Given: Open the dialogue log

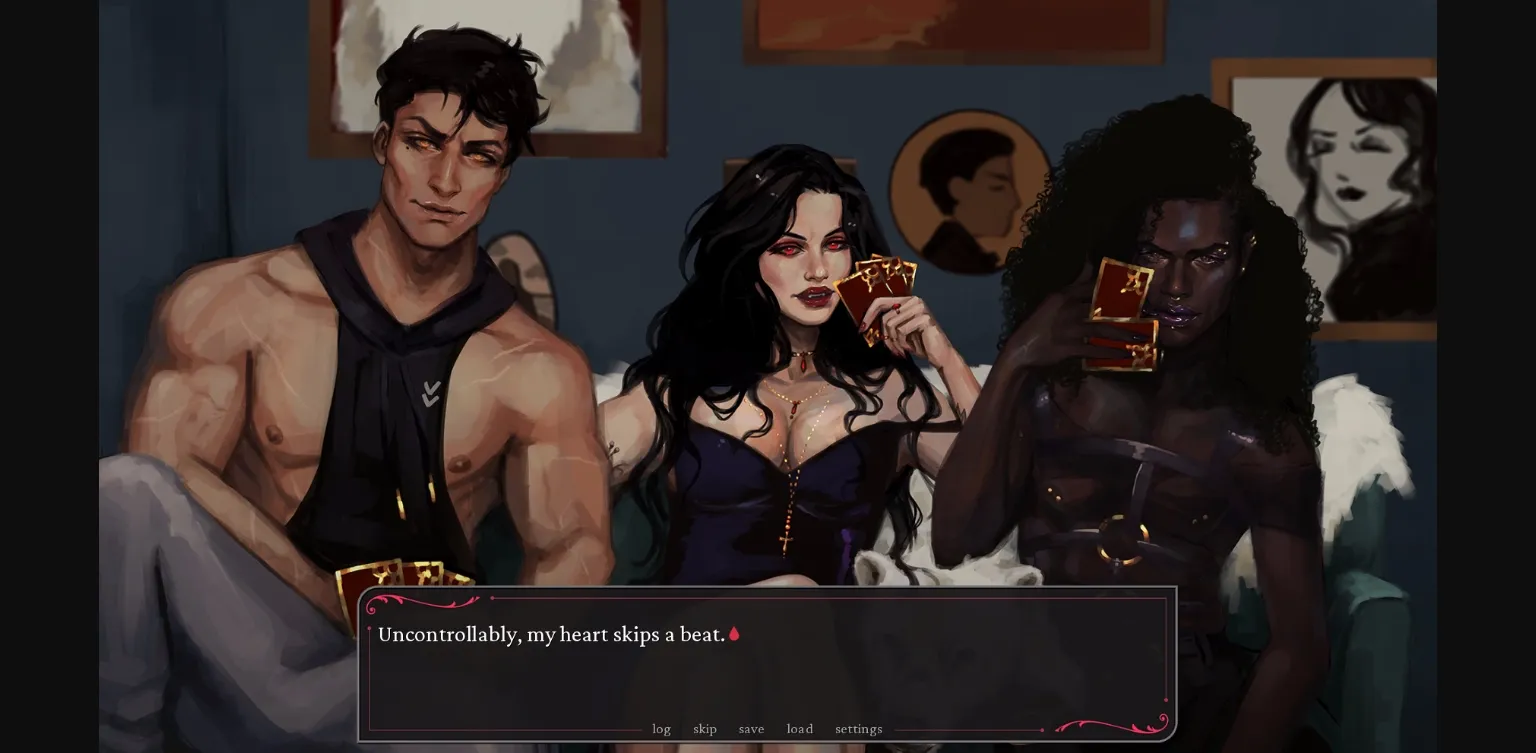Looking at the screenshot, I should point(661,729).
